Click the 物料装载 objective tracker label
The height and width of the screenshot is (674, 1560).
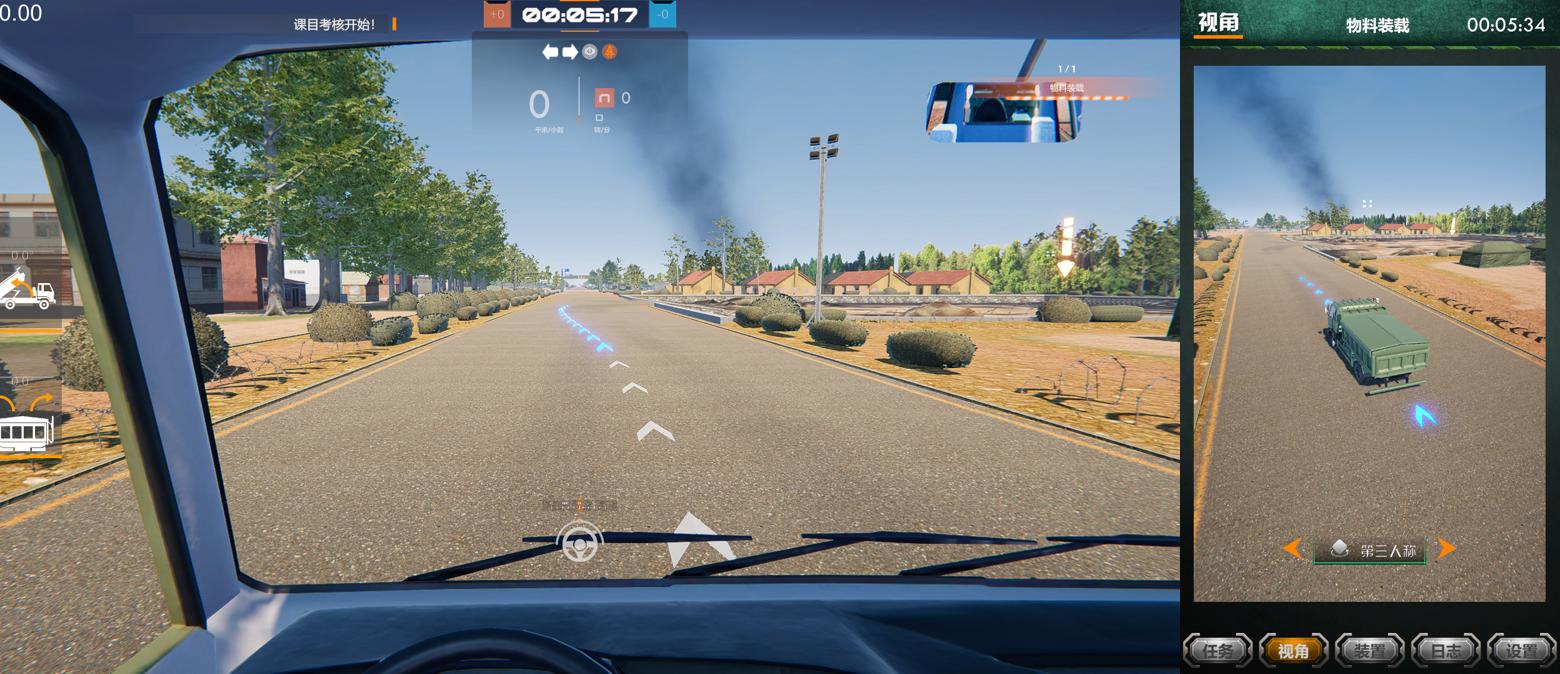click(1066, 88)
